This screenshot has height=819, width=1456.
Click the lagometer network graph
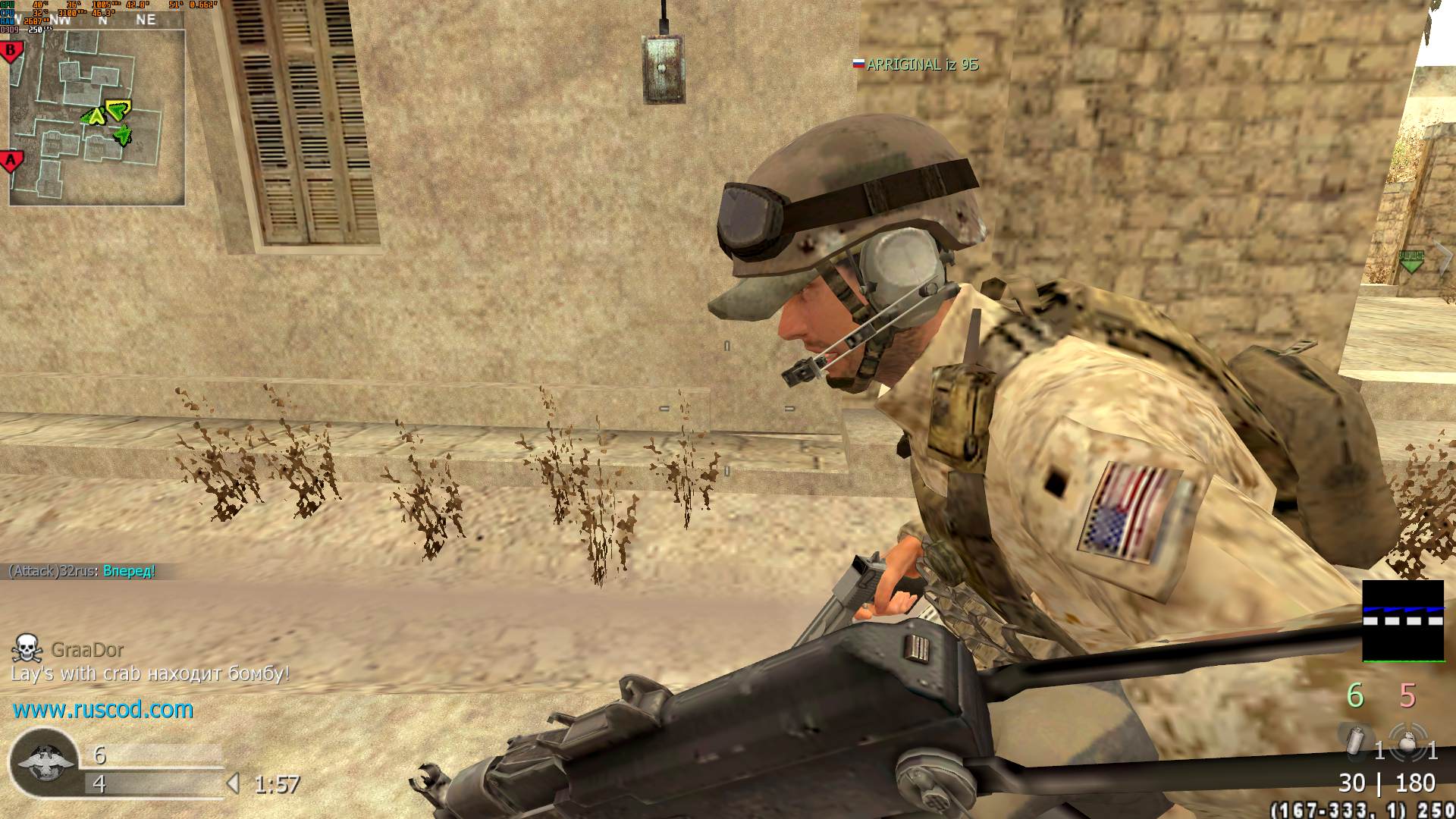(x=1403, y=621)
